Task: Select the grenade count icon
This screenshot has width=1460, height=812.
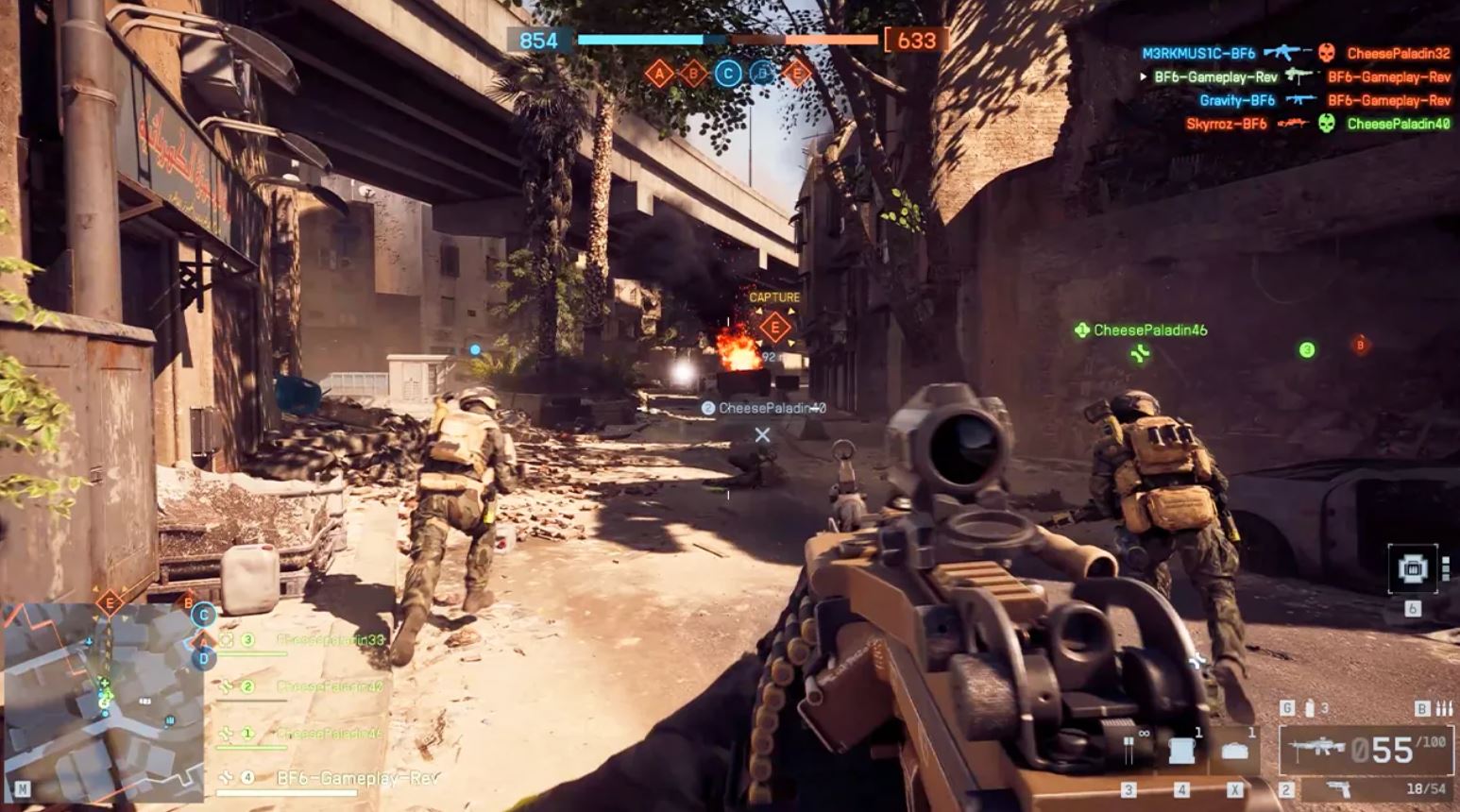Action: pos(1310,708)
